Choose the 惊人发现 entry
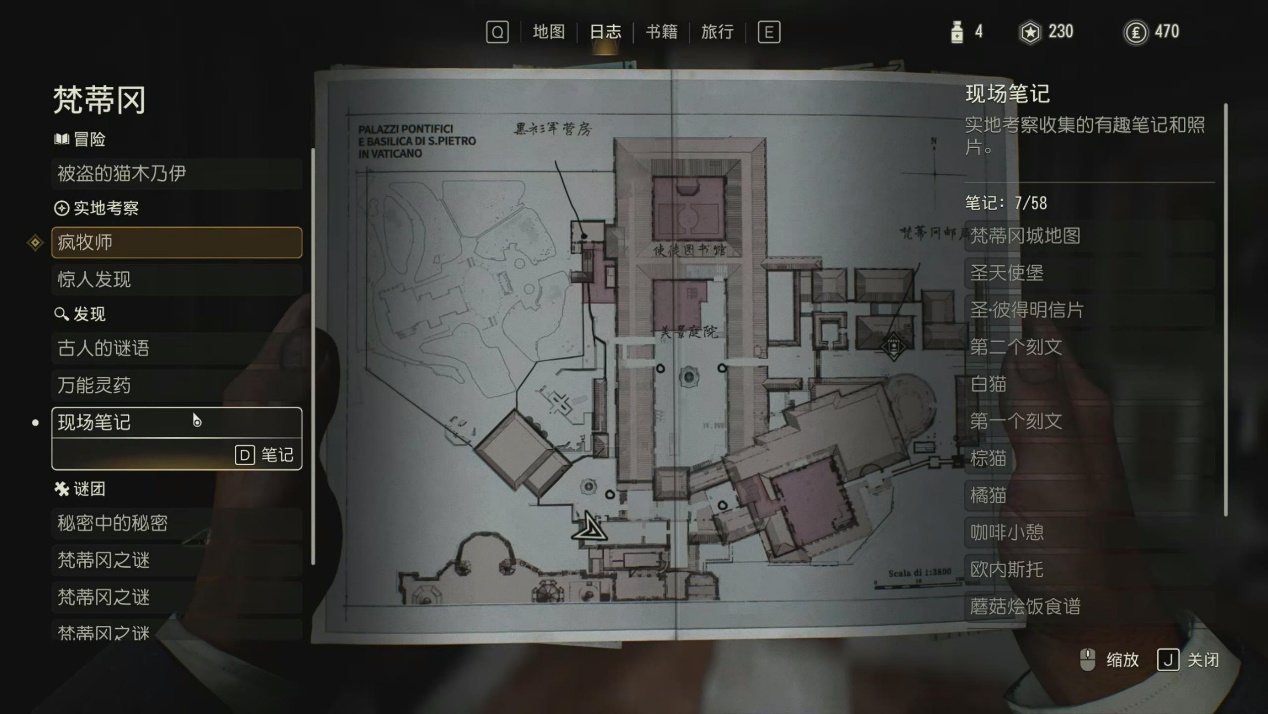This screenshot has height=714, width=1268. [x=176, y=280]
